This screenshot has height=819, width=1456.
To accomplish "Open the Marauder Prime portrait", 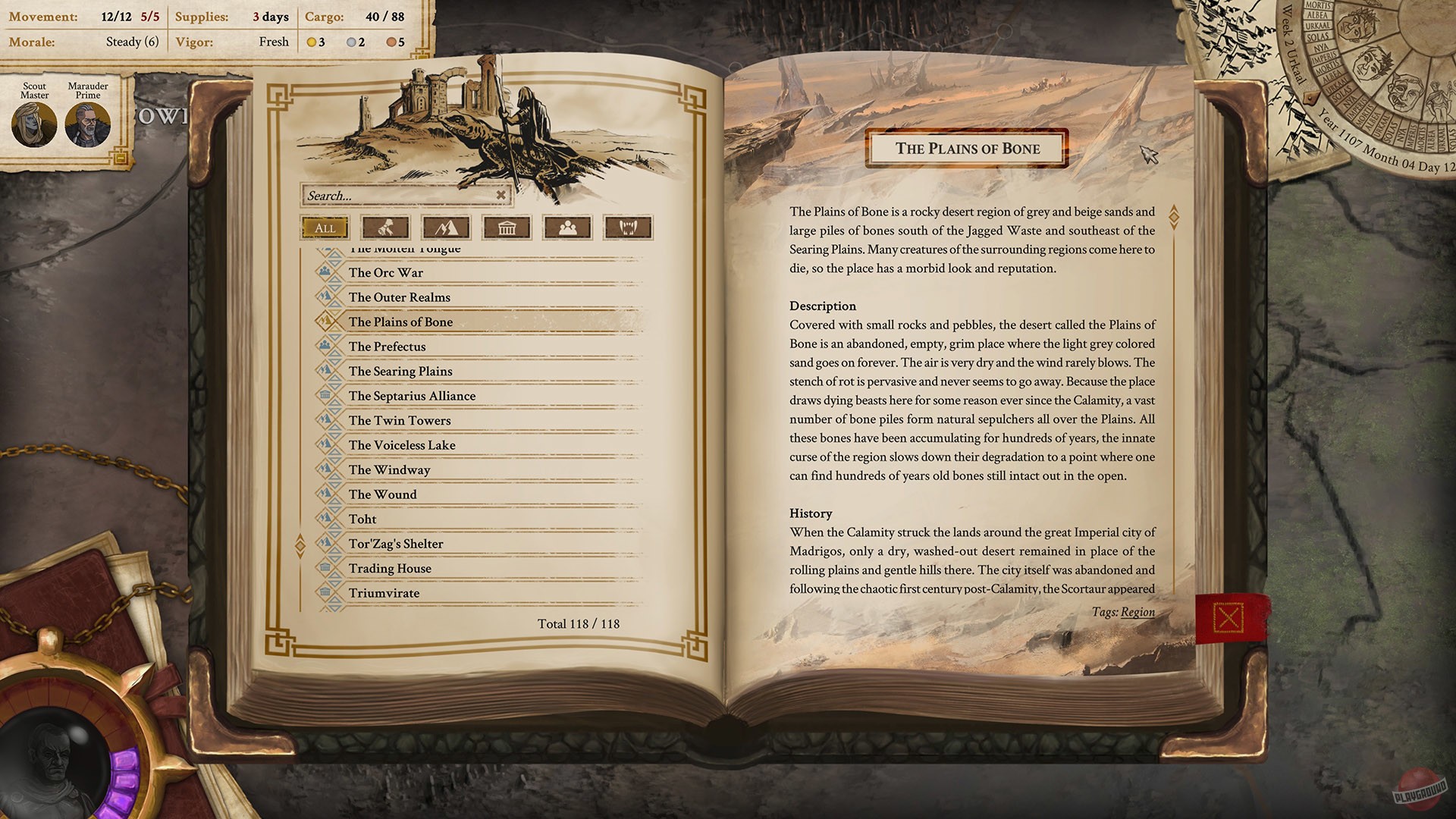I will [86, 124].
